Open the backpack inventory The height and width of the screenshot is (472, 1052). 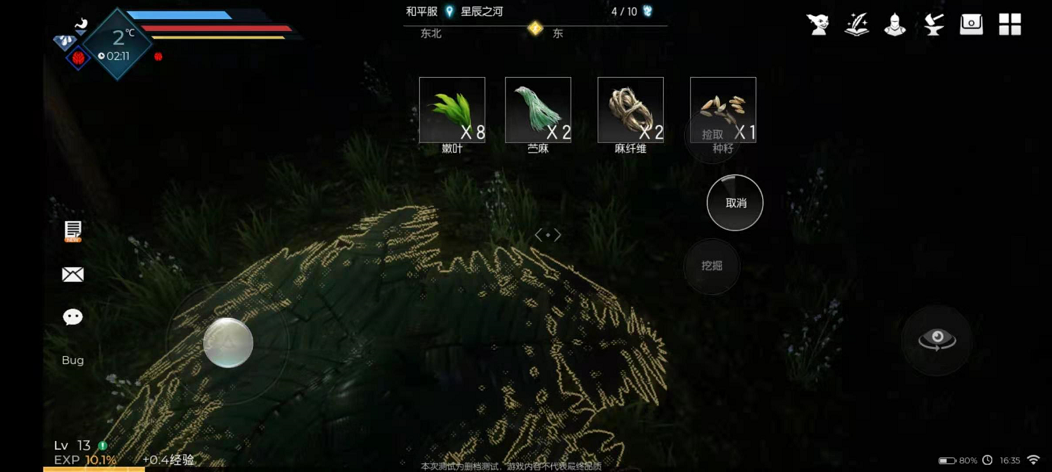pos(971,25)
